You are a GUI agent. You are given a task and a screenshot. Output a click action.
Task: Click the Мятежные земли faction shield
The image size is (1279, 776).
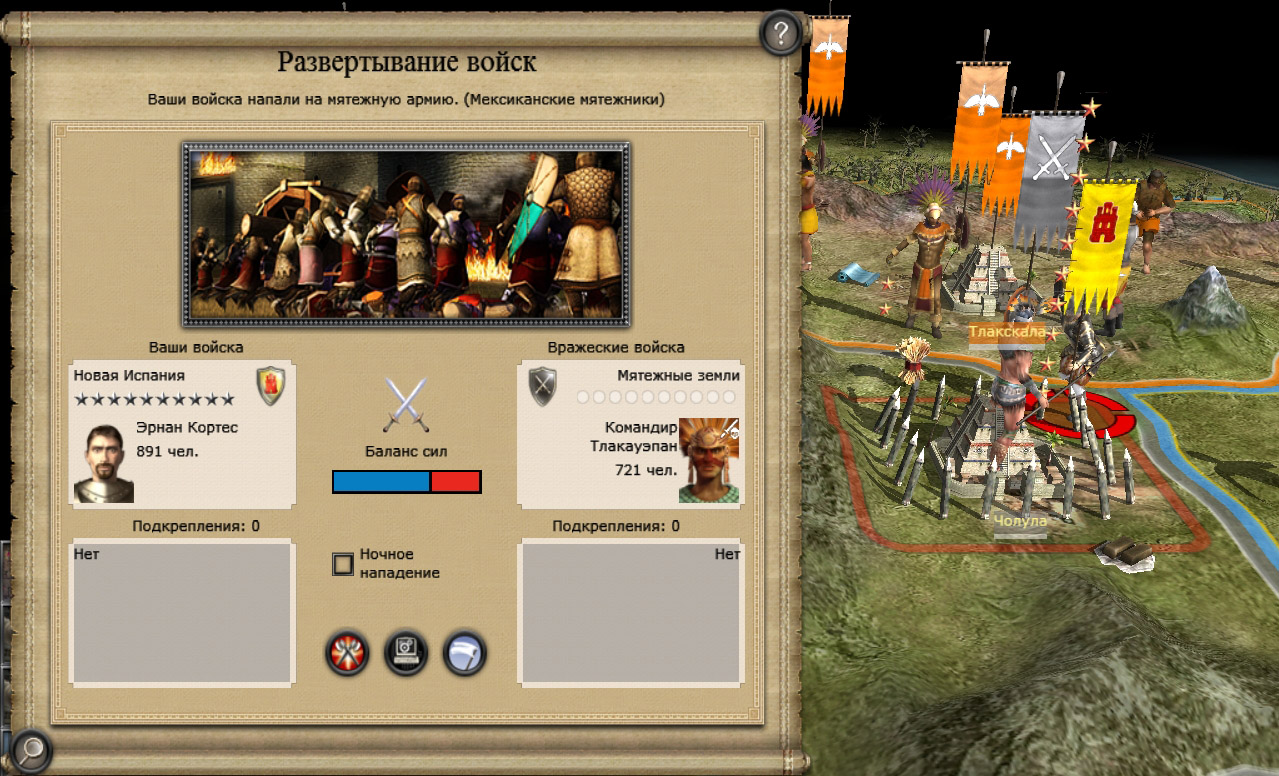point(543,386)
